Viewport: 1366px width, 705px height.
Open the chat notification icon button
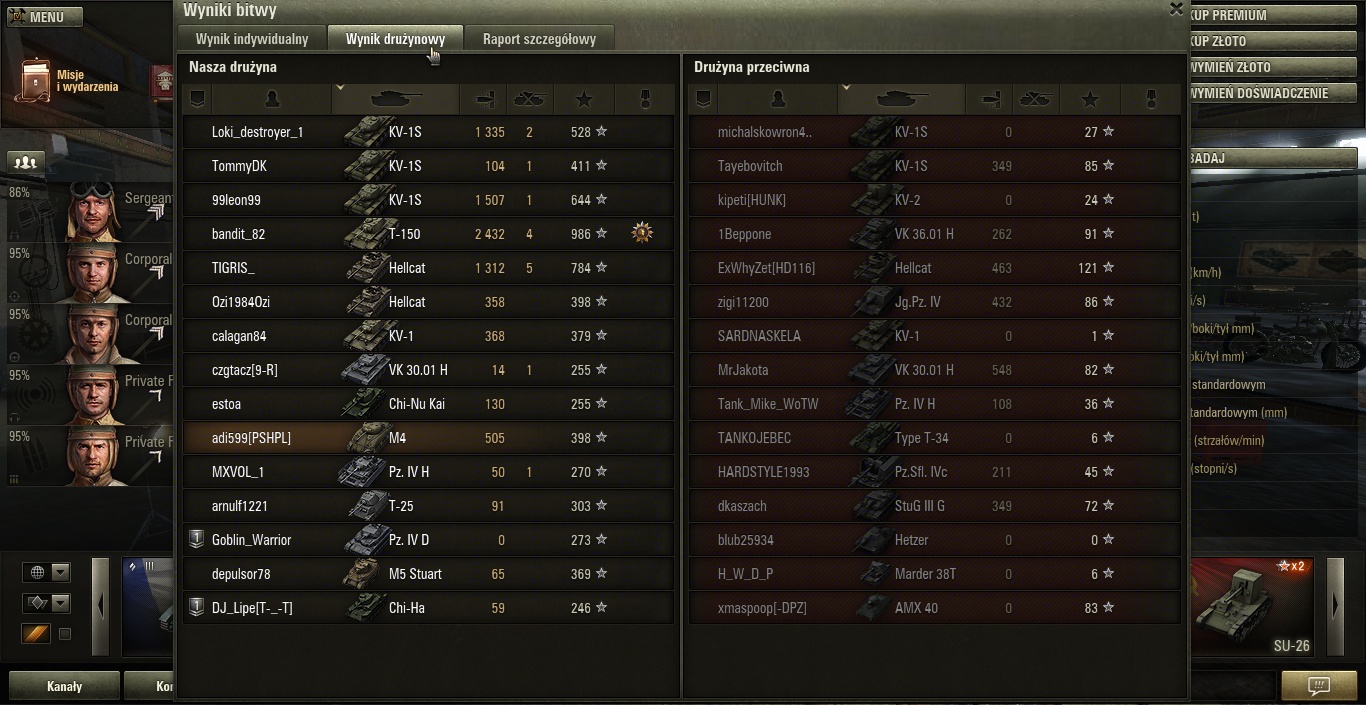click(1319, 686)
